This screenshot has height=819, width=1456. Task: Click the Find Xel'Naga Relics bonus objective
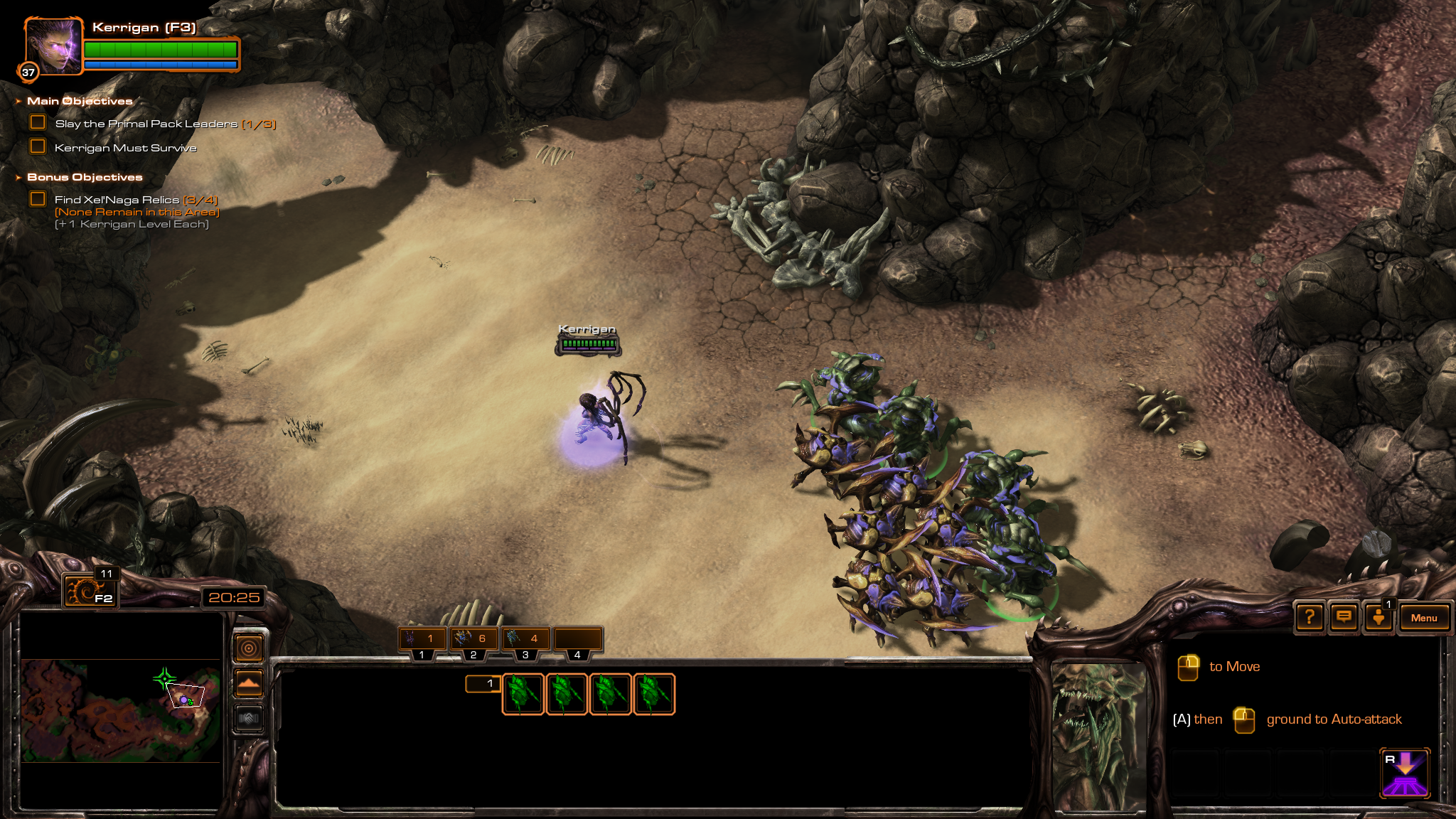118,200
